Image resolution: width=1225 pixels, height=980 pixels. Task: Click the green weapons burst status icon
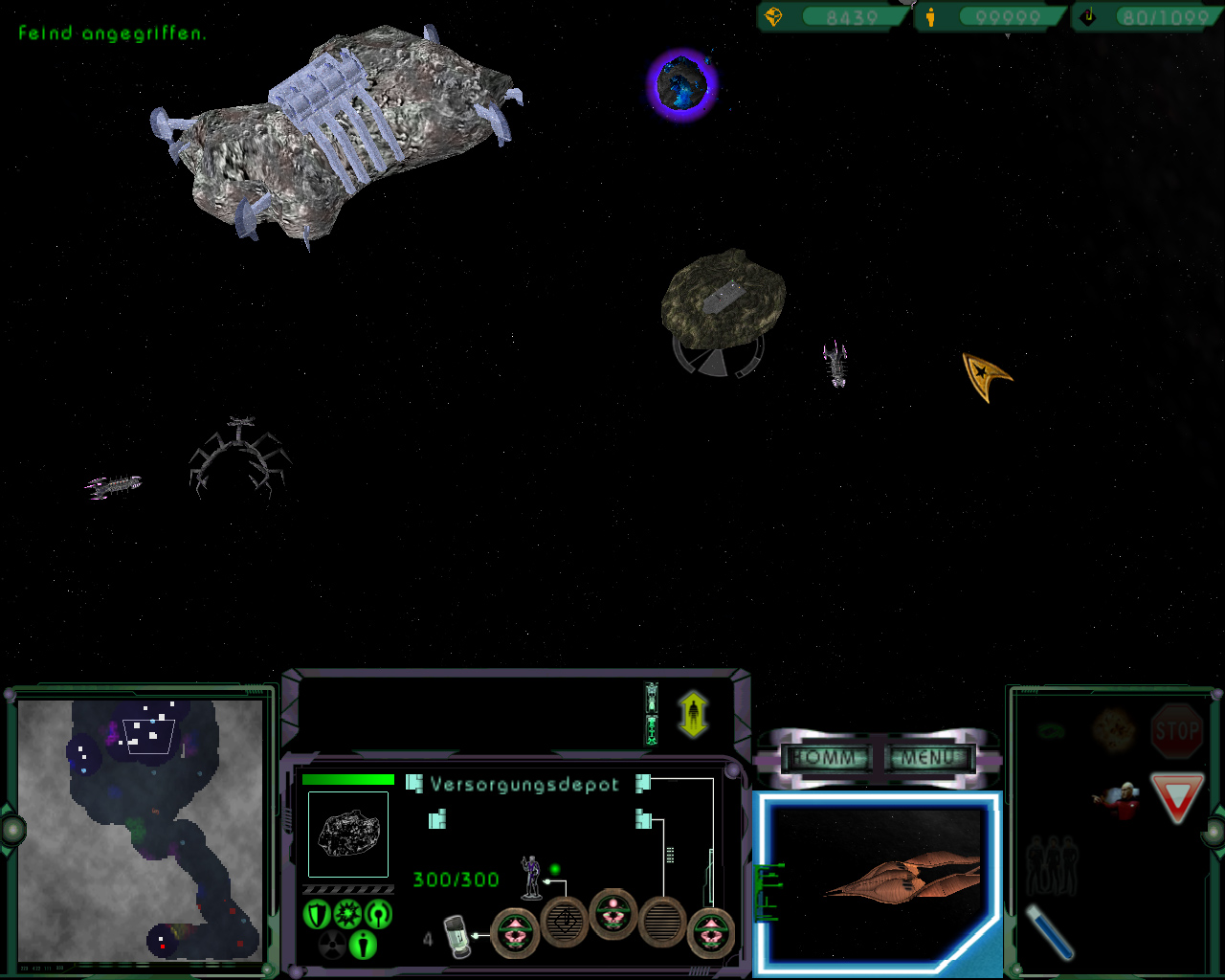347,915
